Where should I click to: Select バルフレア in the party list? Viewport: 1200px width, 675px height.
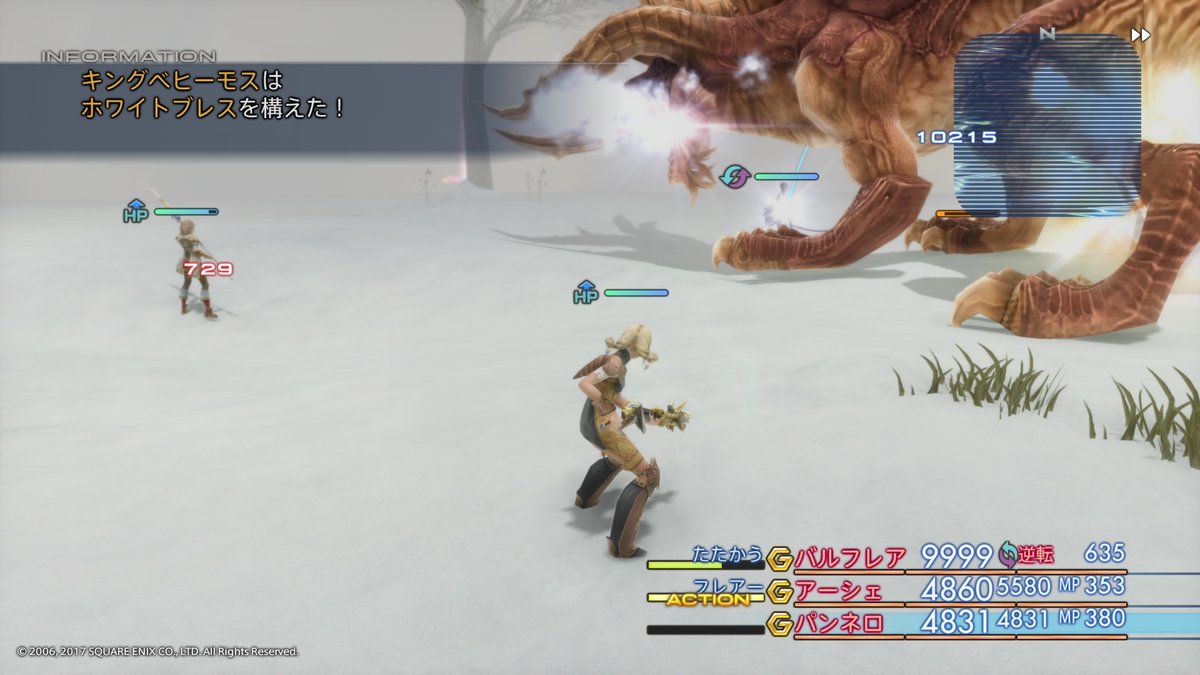coord(850,558)
